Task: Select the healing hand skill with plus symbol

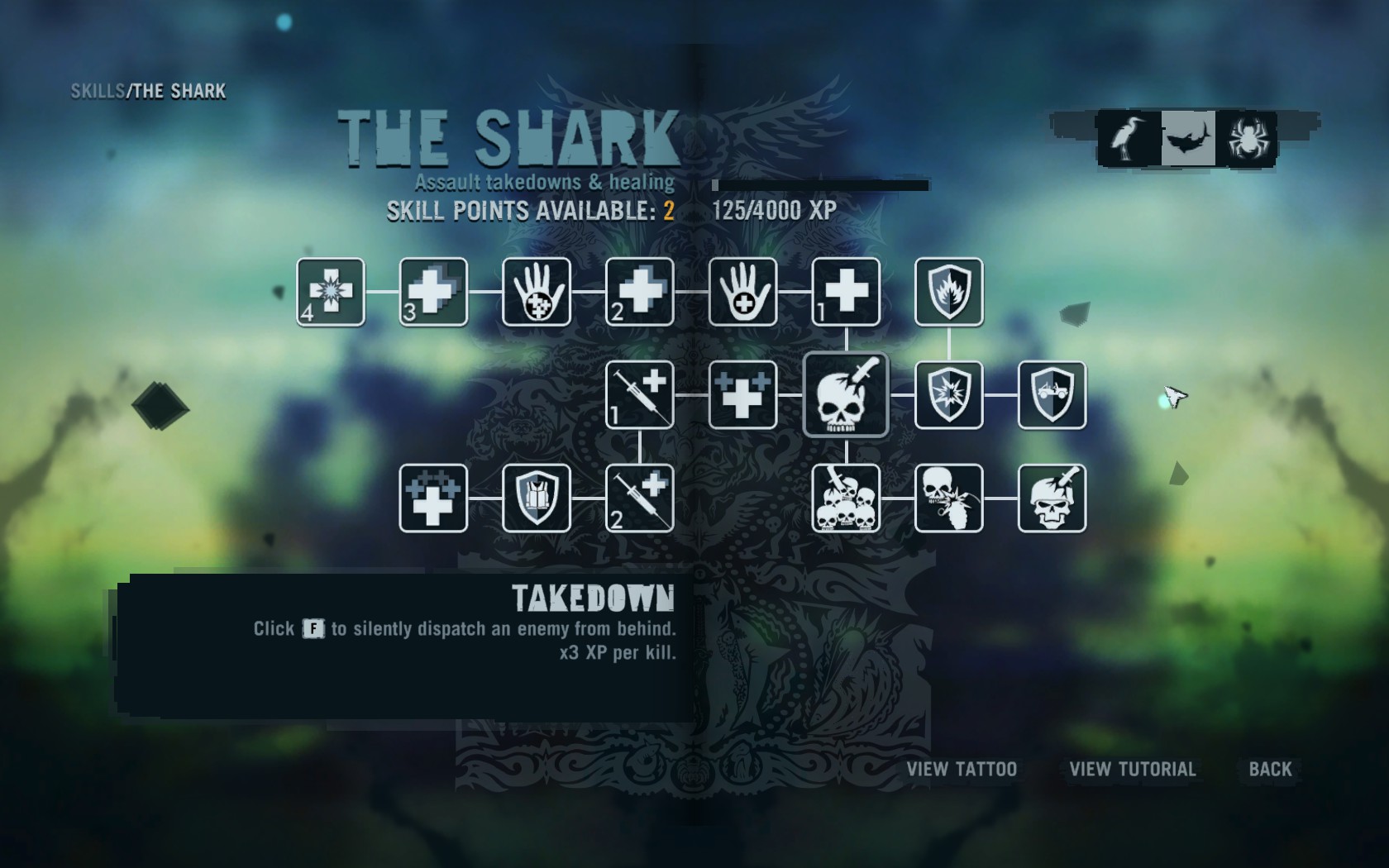Action: 742,292
